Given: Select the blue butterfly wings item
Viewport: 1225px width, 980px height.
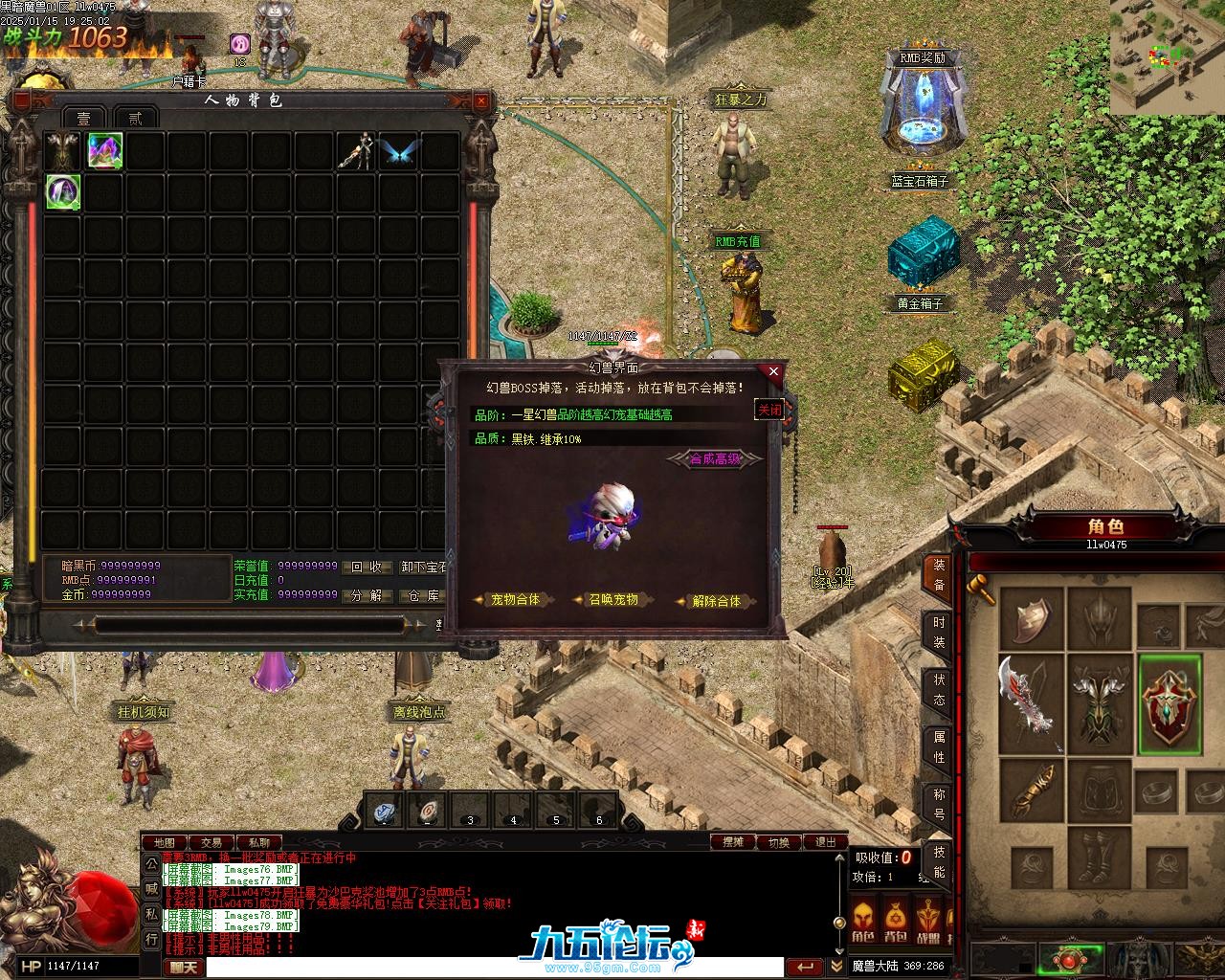Looking at the screenshot, I should pos(399,151).
